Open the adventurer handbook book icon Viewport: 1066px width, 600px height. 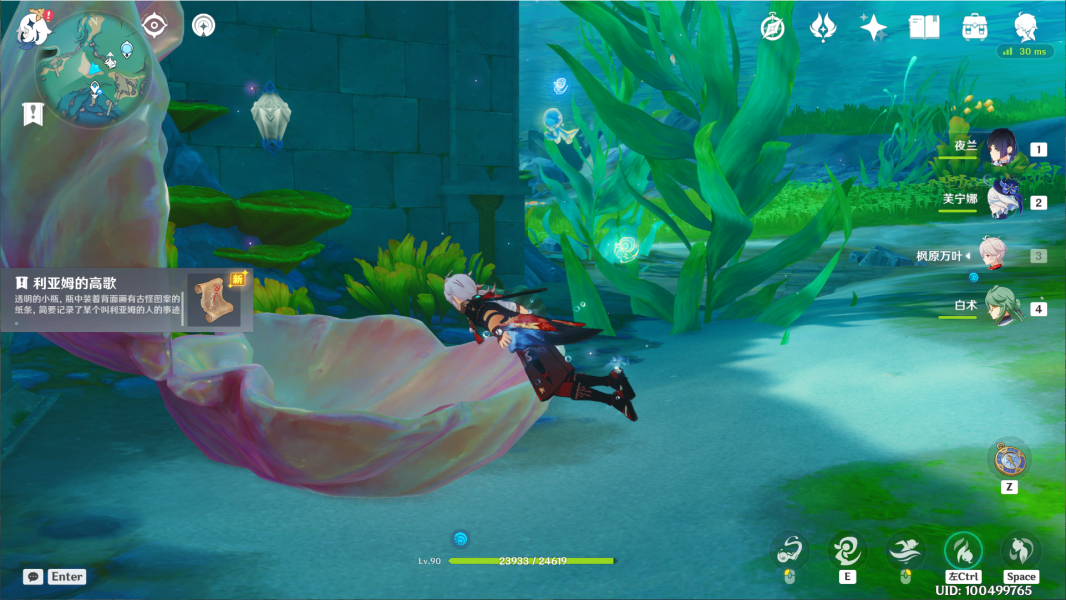pos(924,27)
